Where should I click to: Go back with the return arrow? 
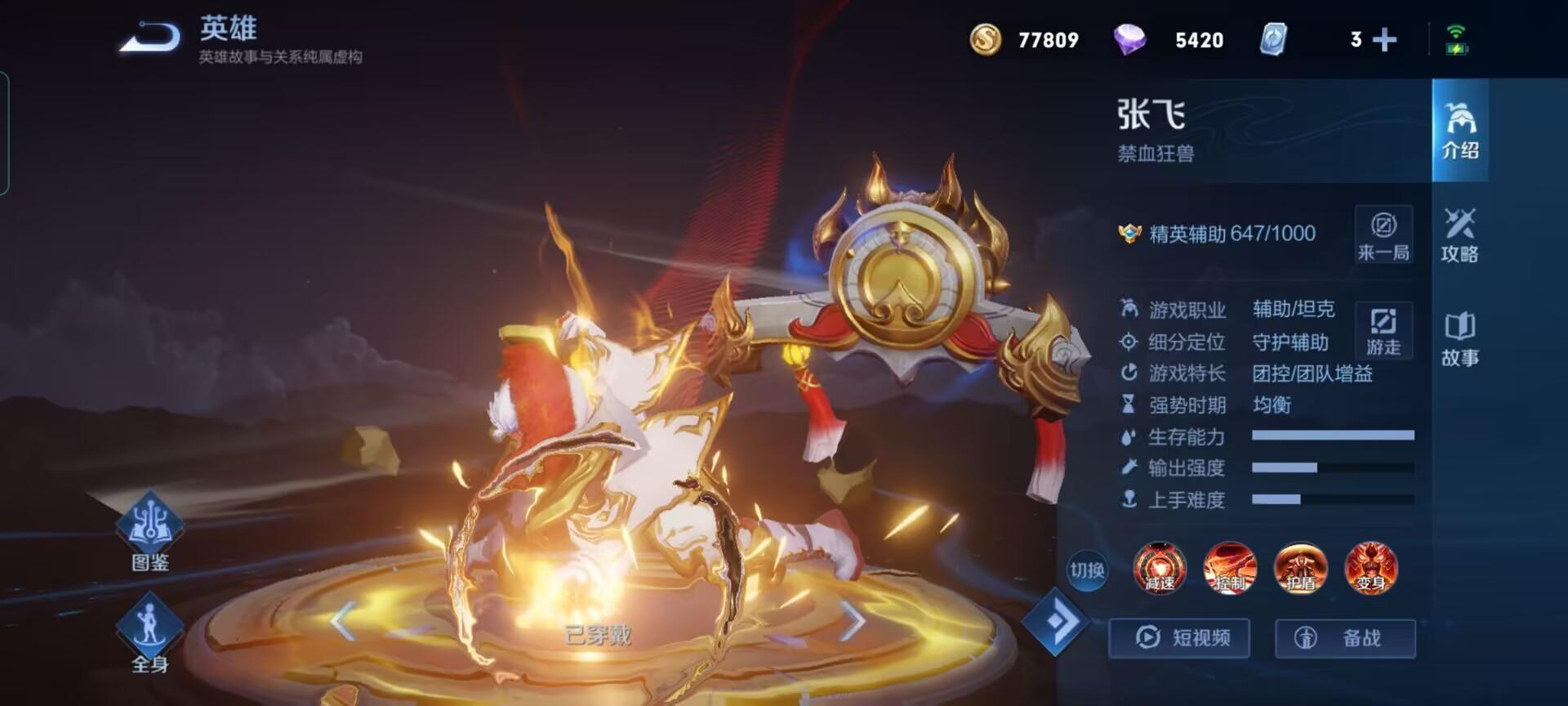150,38
